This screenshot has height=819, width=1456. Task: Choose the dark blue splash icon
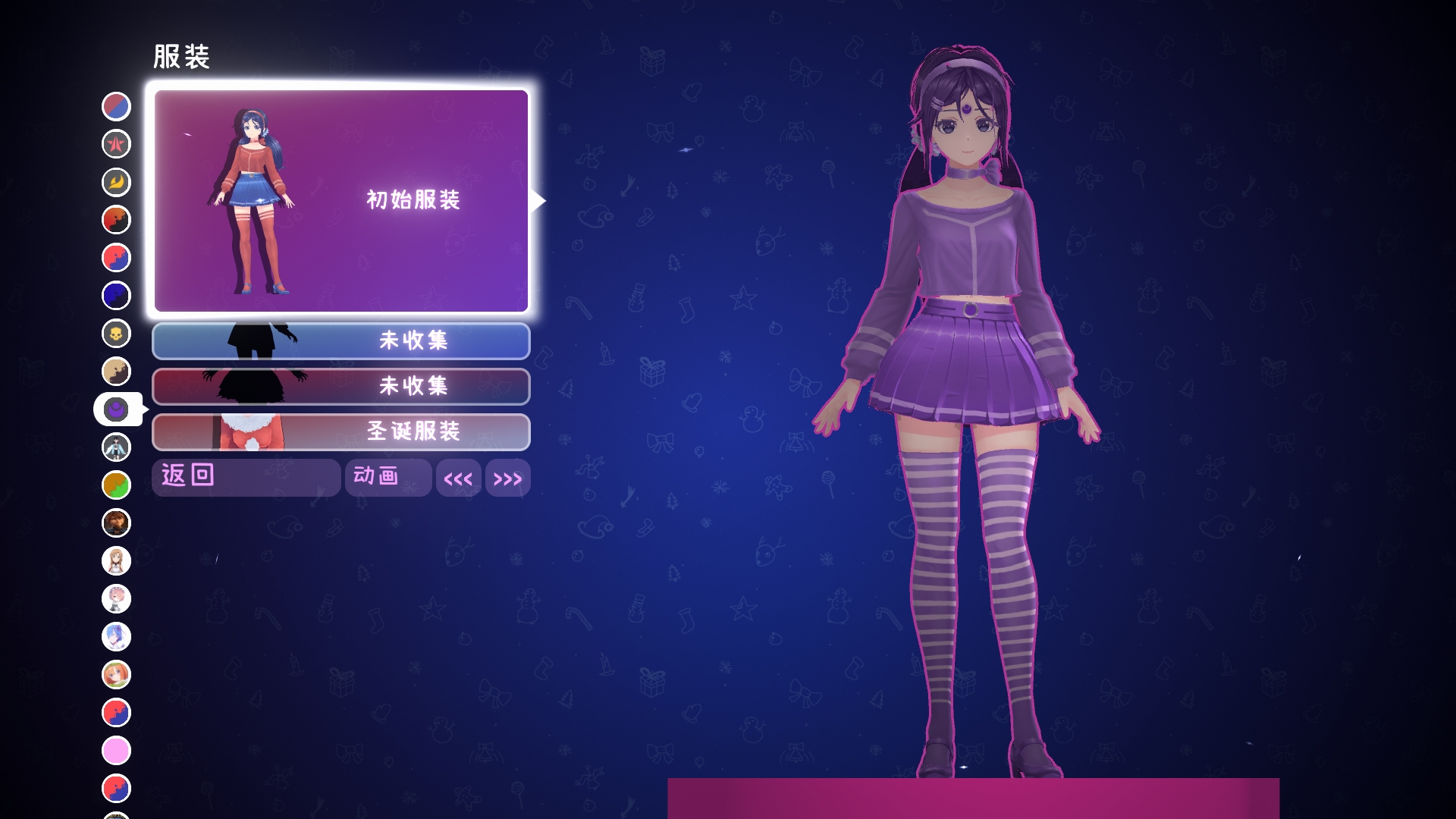point(116,296)
